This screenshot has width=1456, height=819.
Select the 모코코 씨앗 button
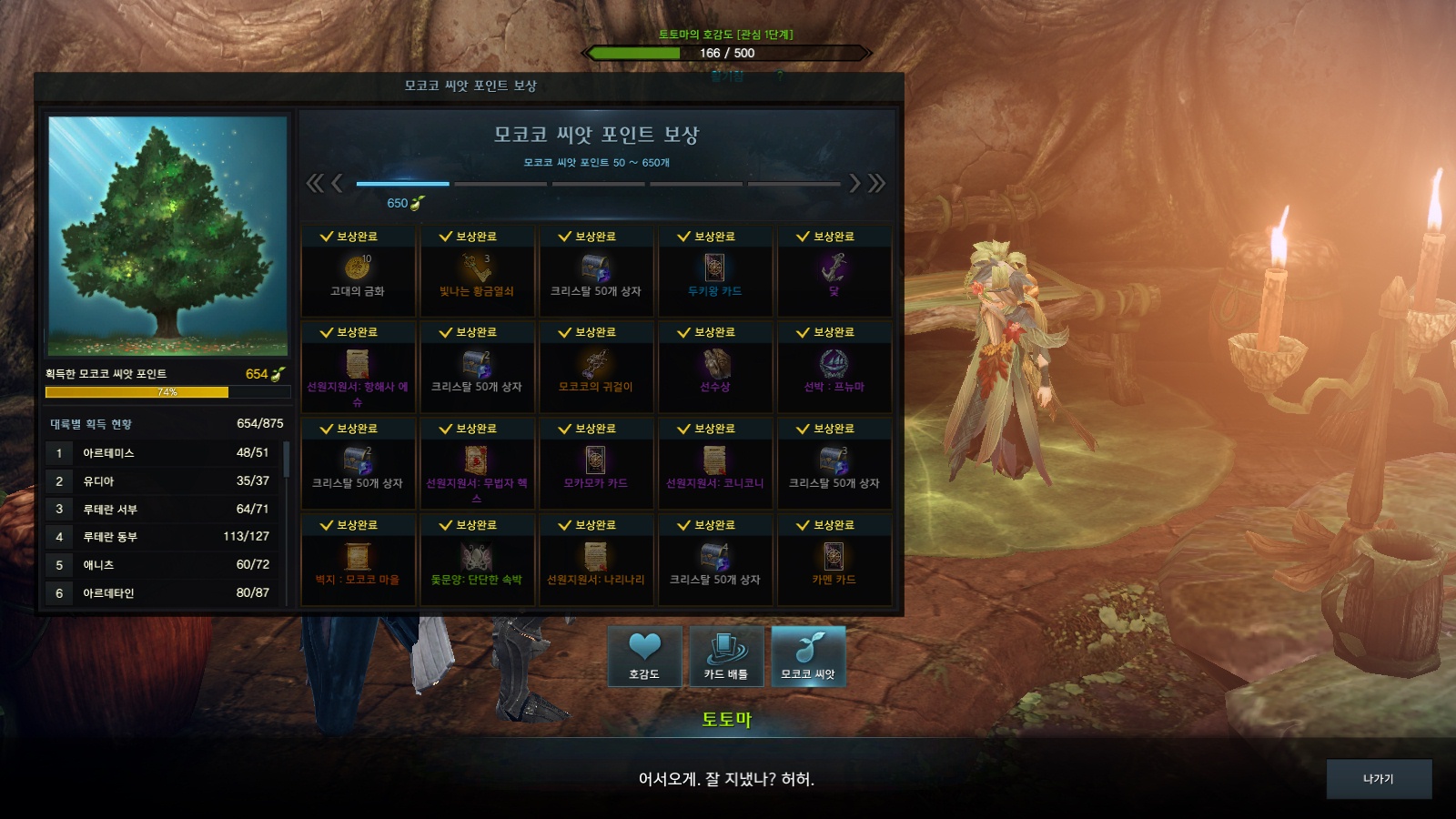pos(808,655)
